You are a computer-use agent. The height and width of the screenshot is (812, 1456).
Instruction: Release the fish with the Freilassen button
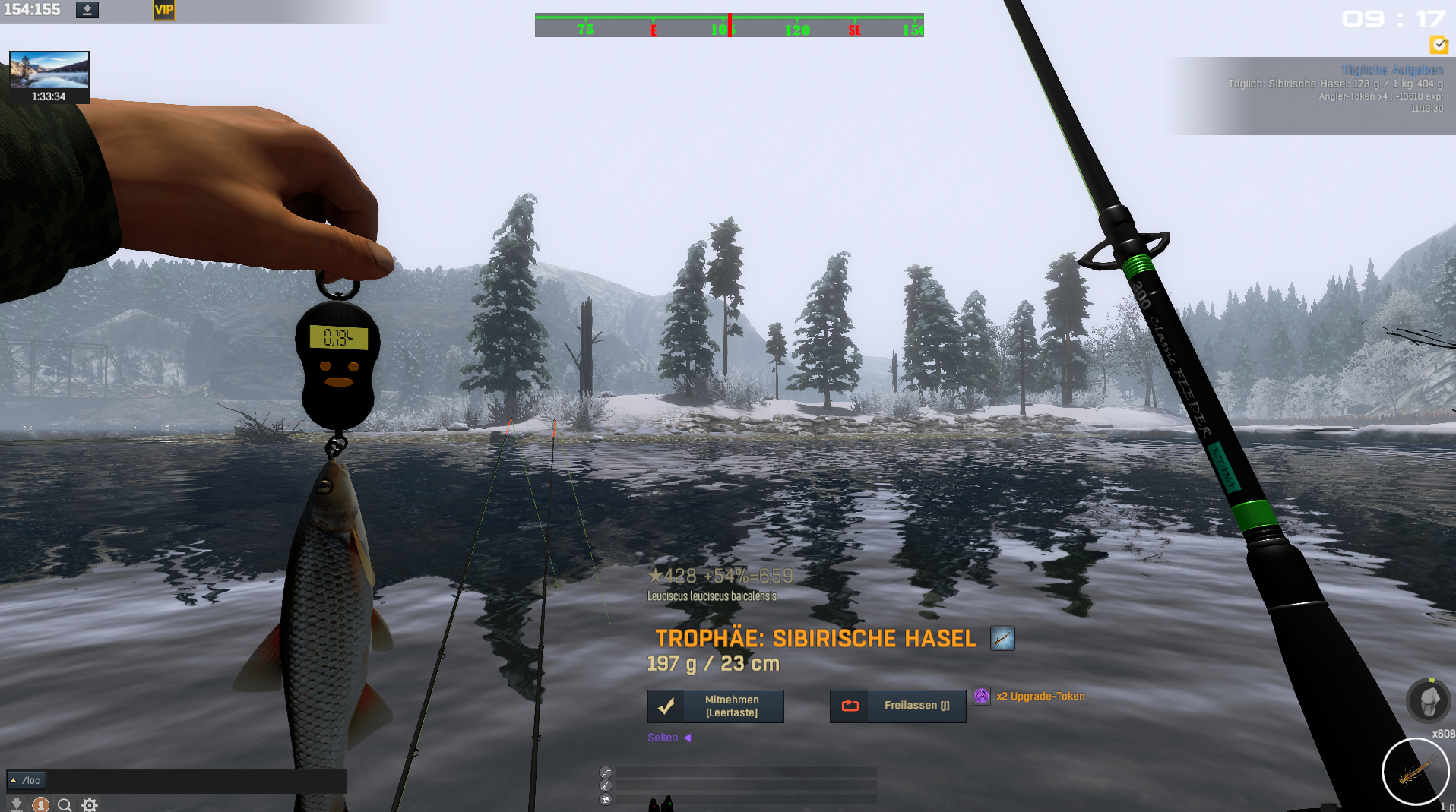(x=897, y=706)
